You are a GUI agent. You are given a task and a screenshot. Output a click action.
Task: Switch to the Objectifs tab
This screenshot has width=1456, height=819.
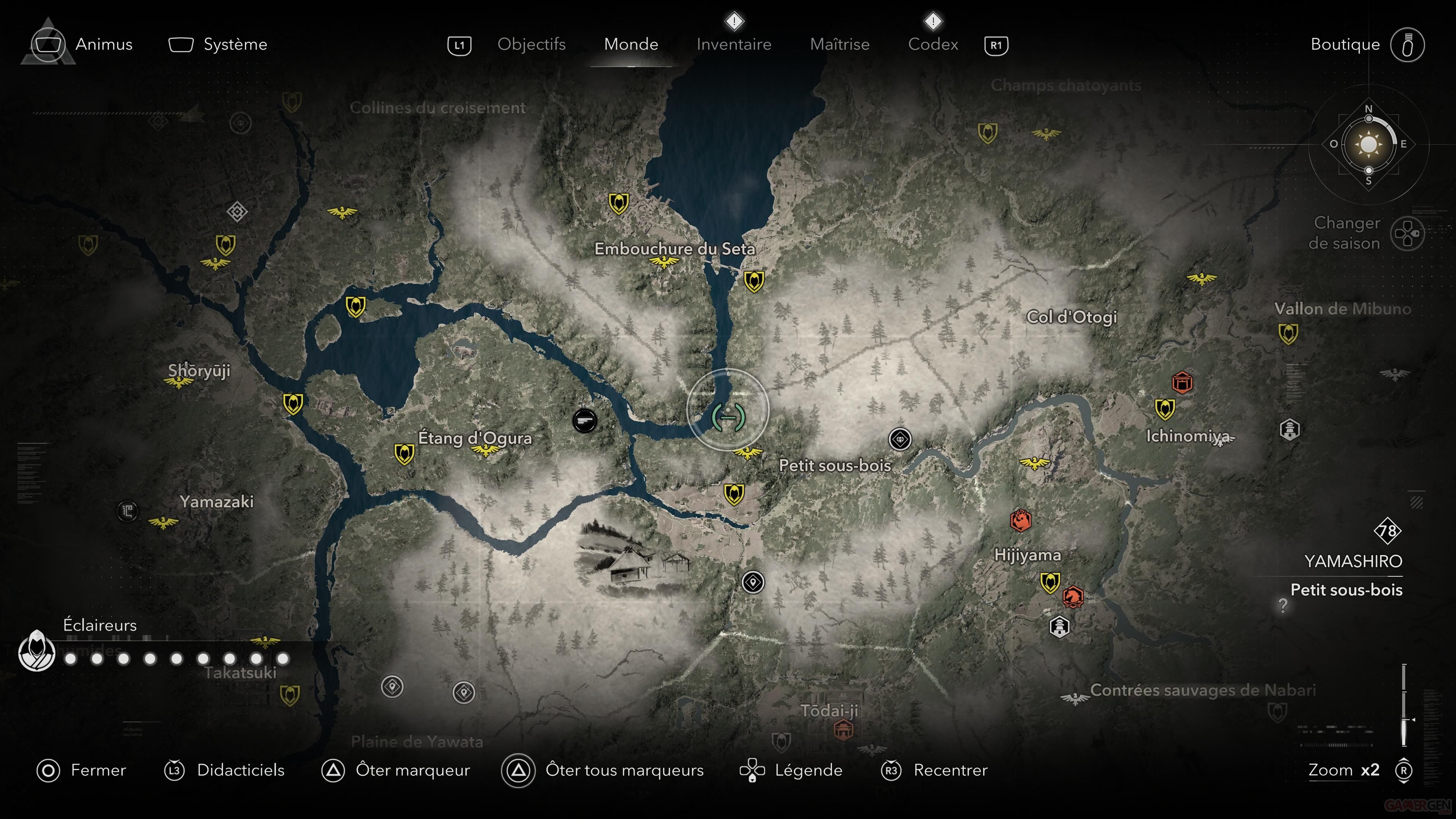(531, 44)
